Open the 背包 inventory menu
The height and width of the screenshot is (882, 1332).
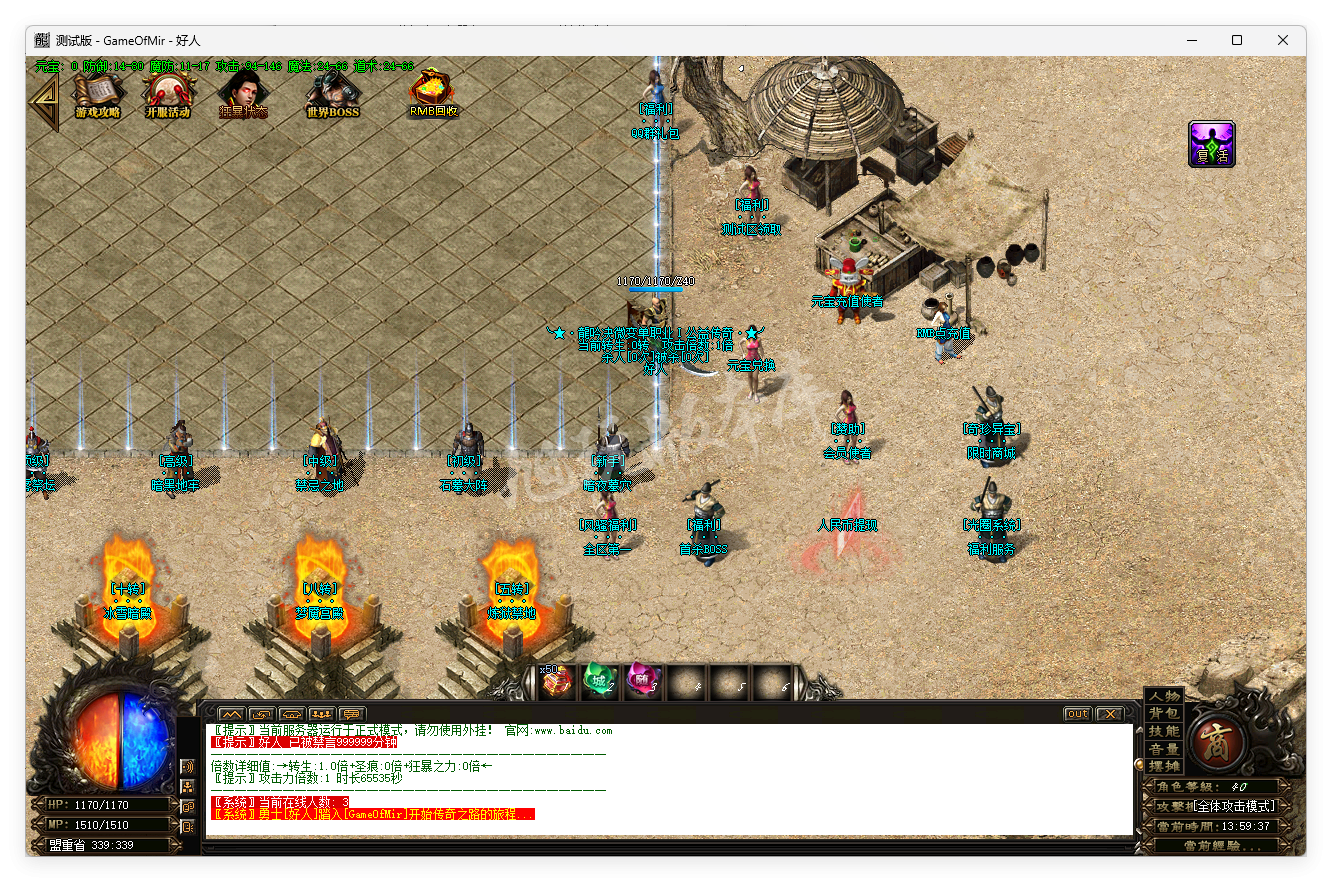coord(1162,712)
